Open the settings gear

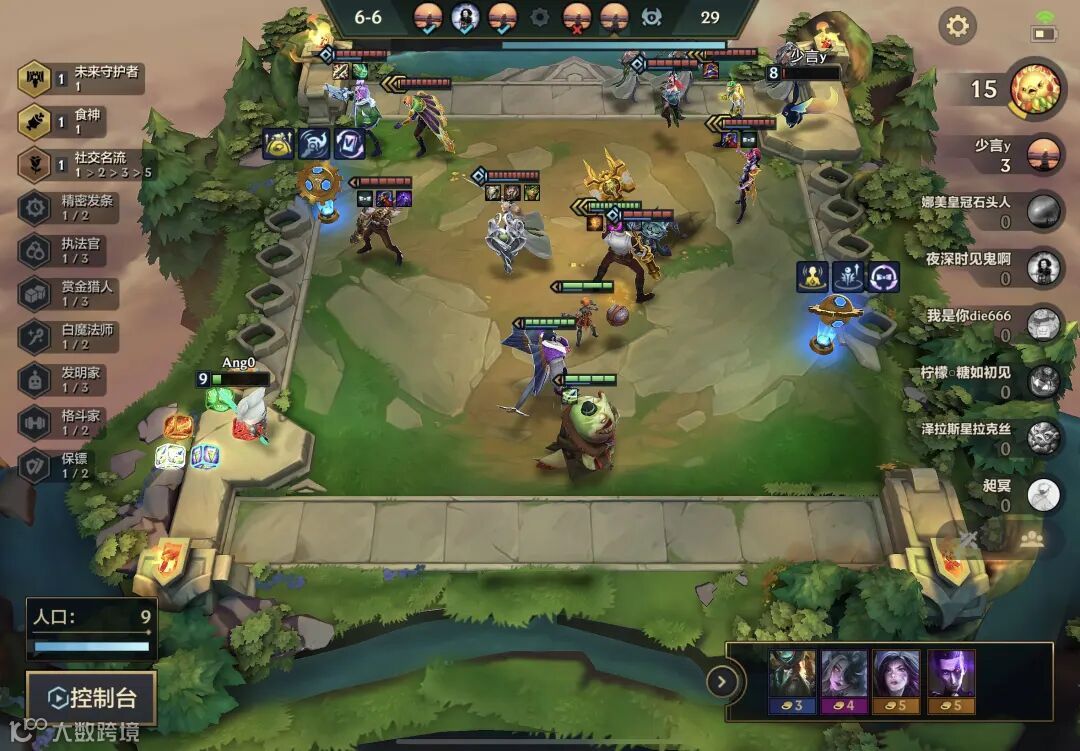957,26
